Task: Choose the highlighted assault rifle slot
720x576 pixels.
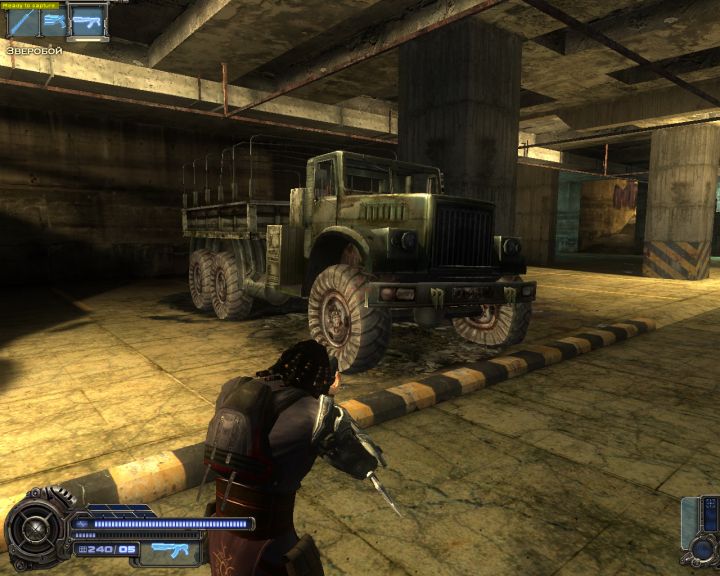Action: pos(88,22)
